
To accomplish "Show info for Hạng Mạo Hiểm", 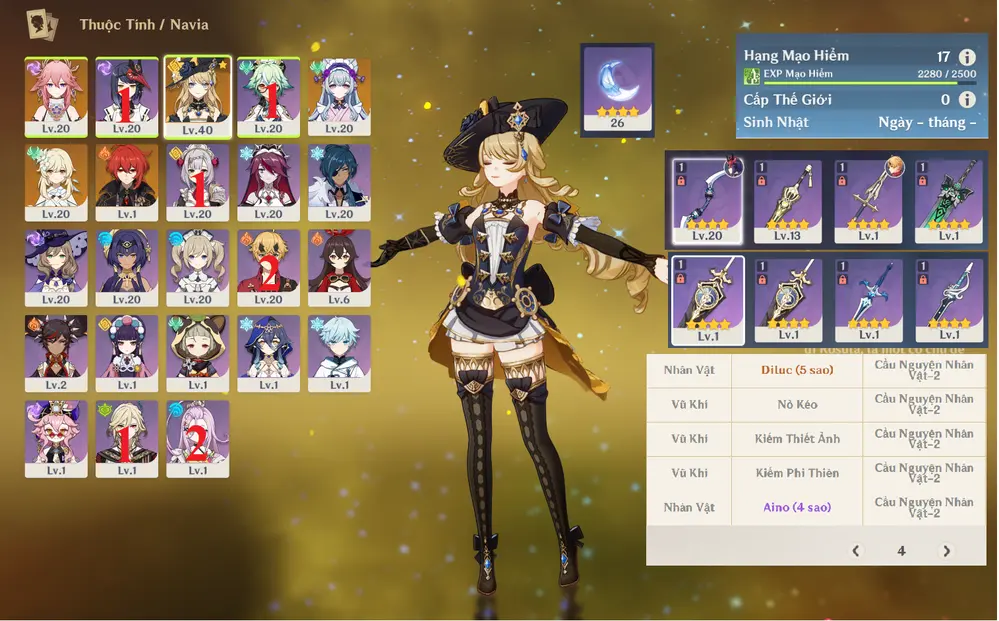I will tap(967, 58).
